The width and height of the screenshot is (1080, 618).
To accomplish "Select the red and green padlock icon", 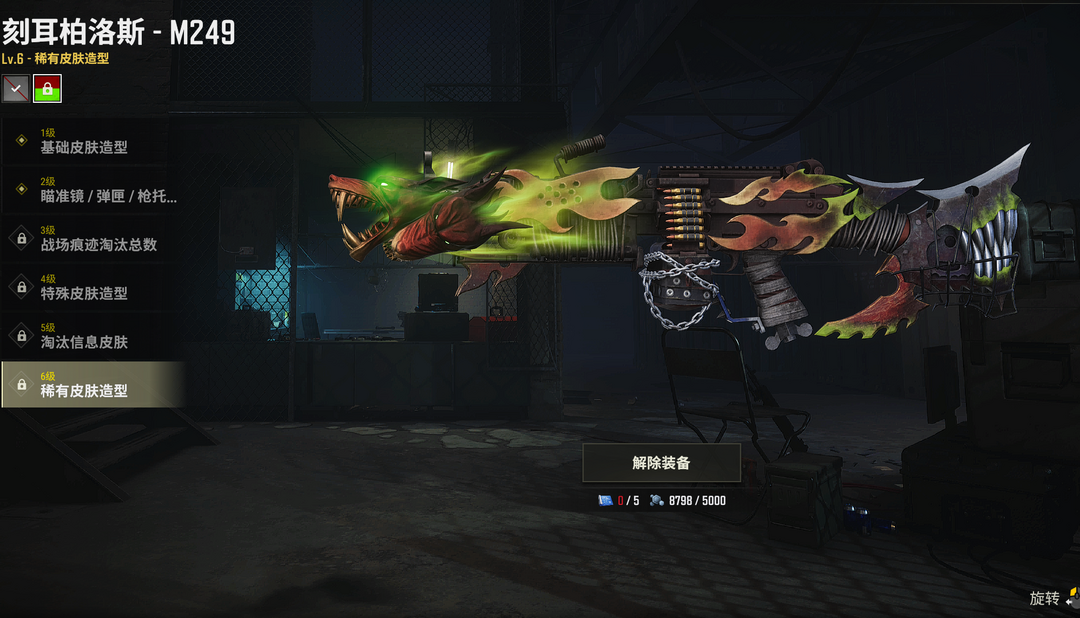I will pyautogui.click(x=47, y=88).
